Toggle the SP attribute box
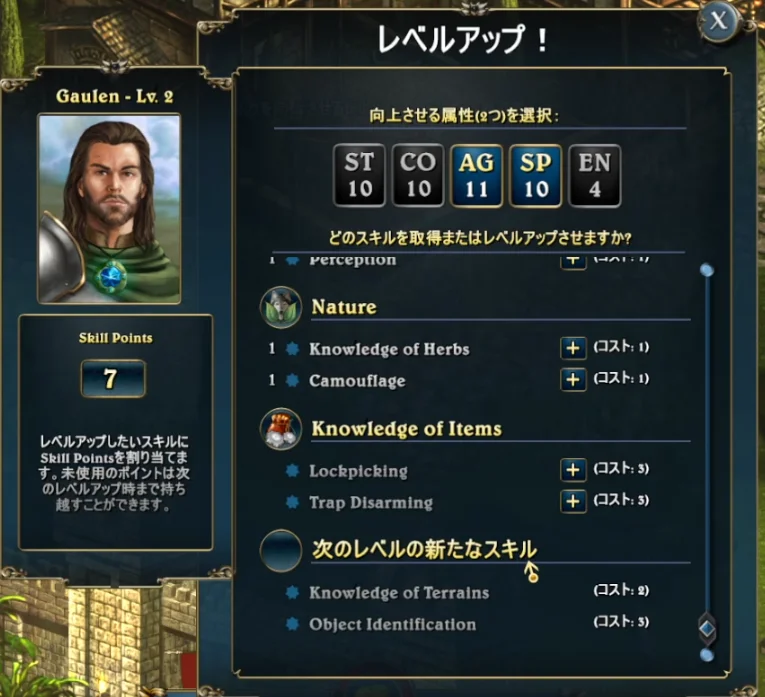765x697 pixels. (536, 175)
